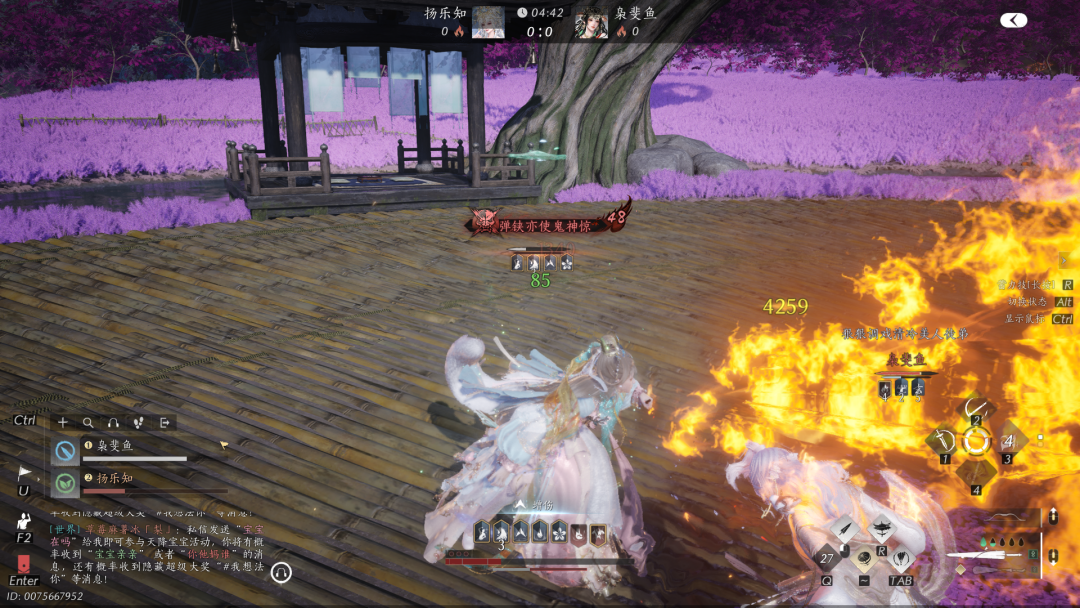Open the magnifying glass team search
This screenshot has height=608, width=1080.
(88, 423)
